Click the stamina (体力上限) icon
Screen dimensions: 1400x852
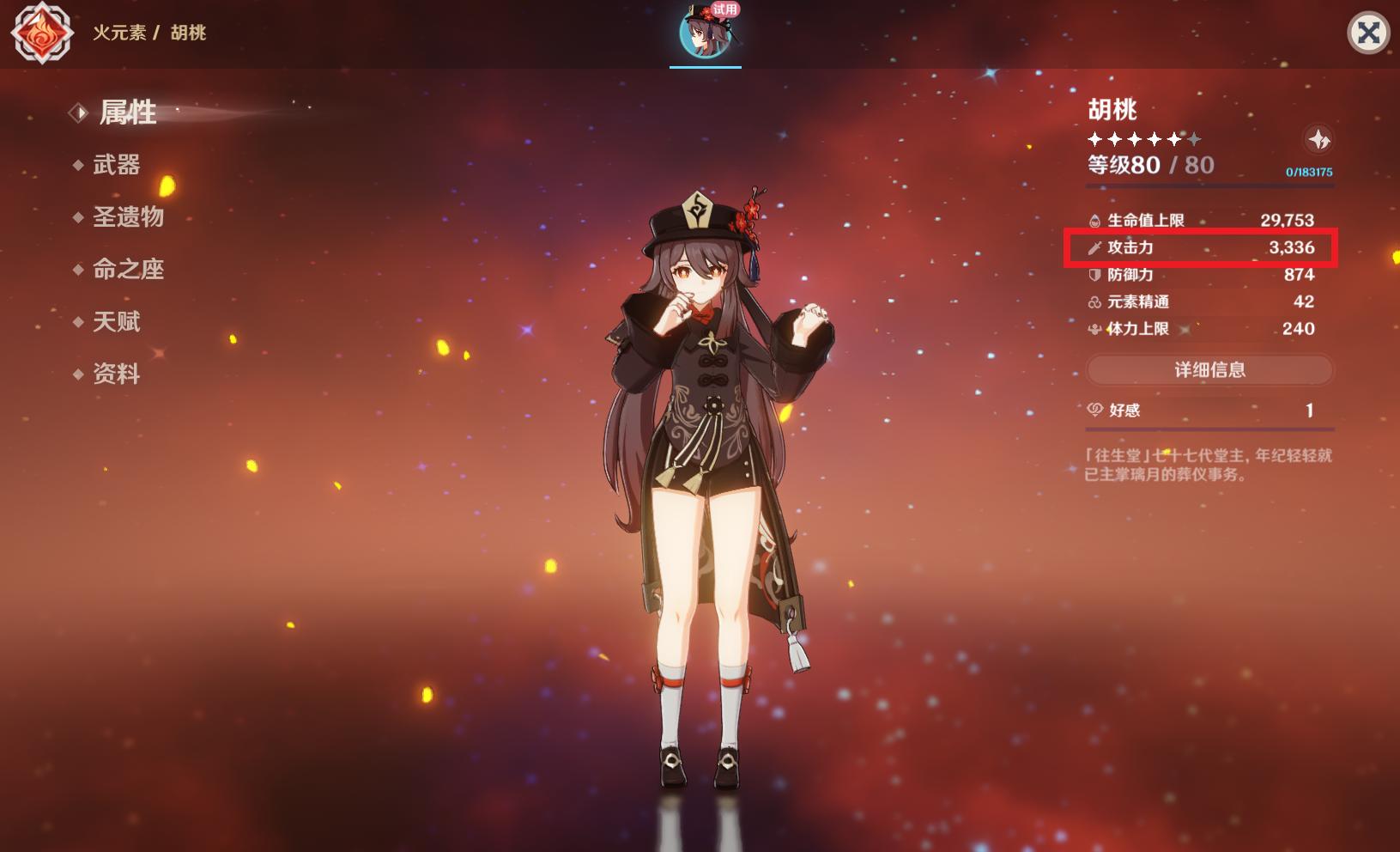pos(1095,328)
